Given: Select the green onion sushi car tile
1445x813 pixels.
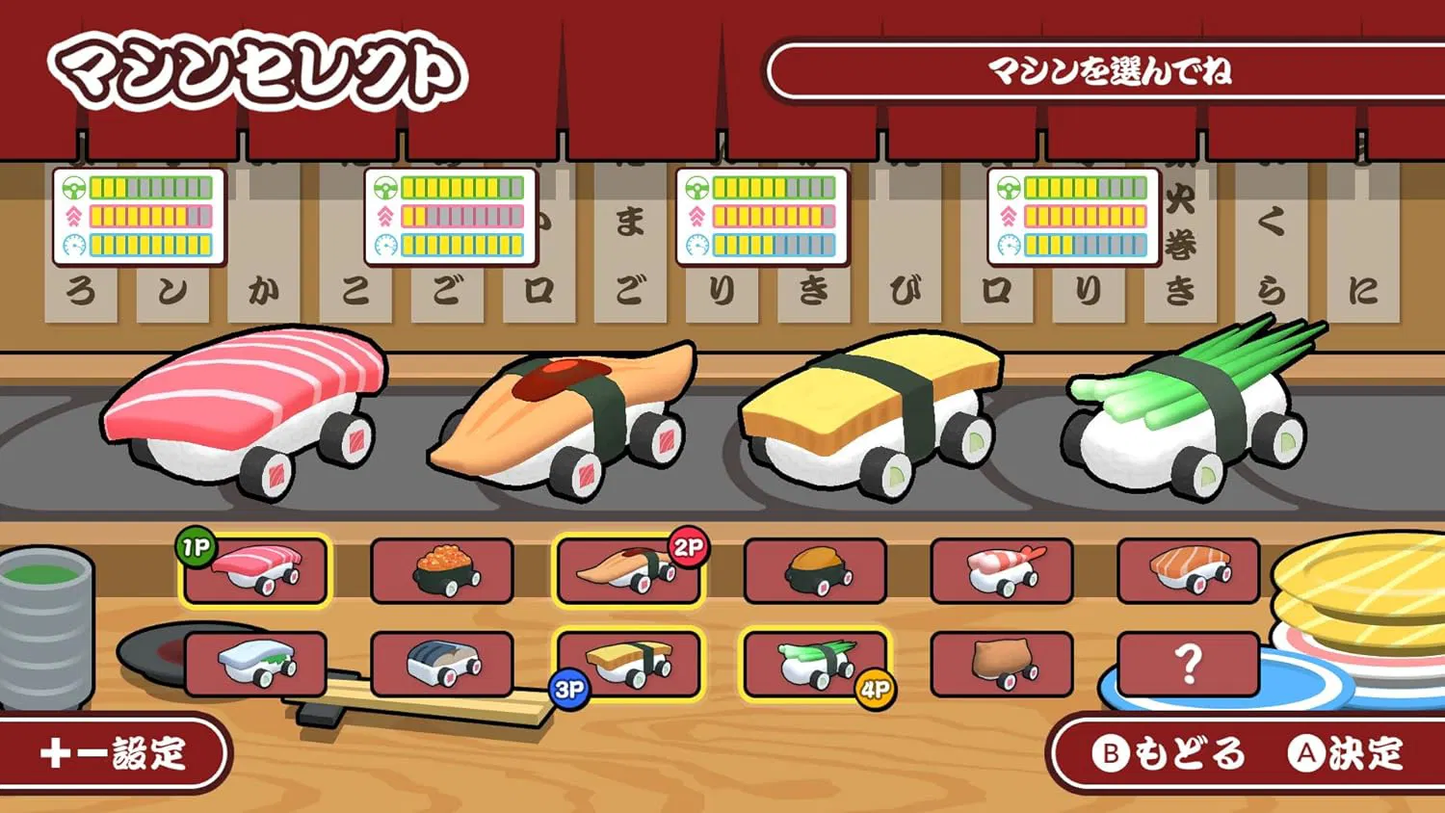Looking at the screenshot, I should point(815,664).
